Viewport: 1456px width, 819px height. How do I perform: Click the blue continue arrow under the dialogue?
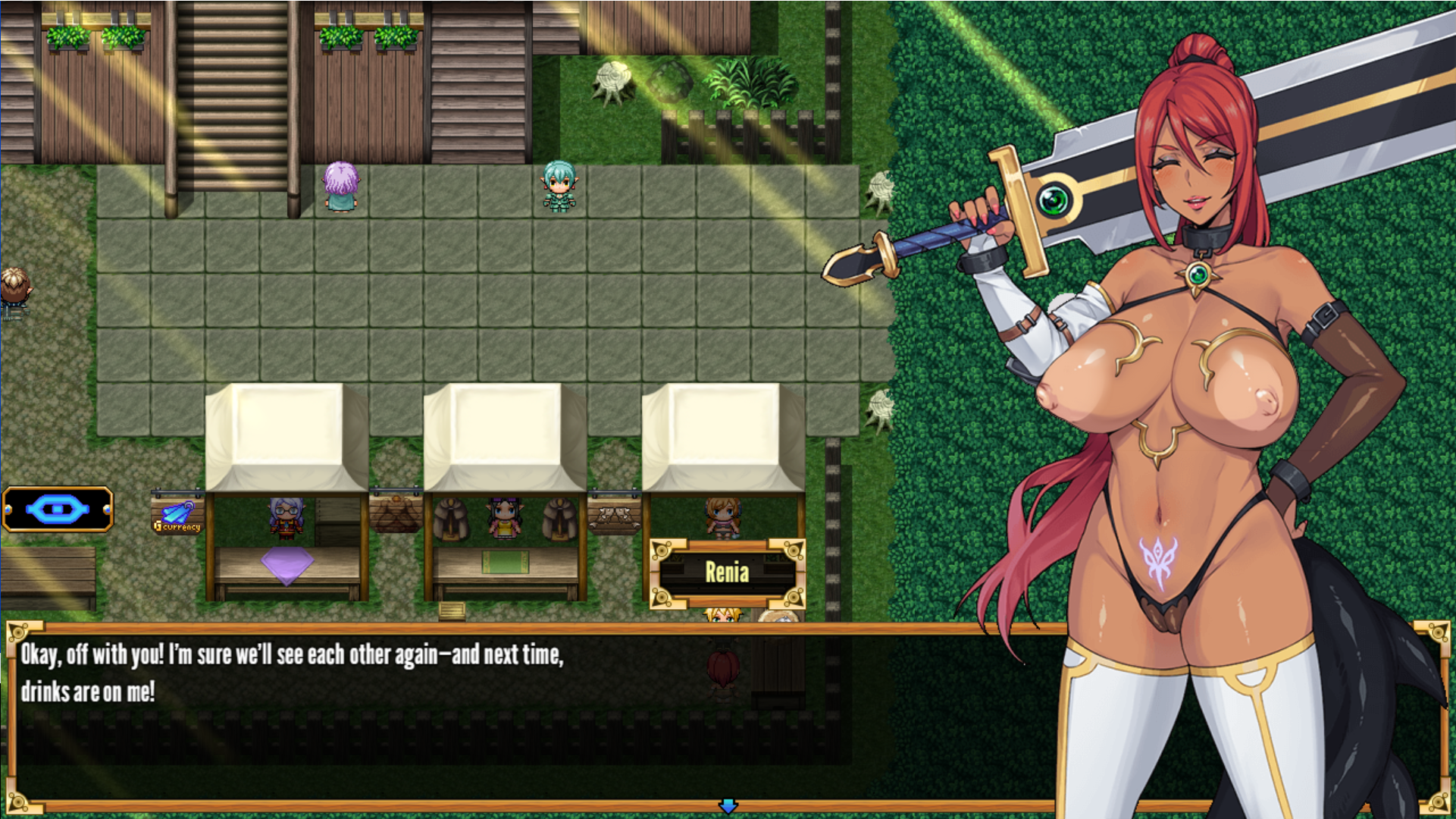point(728,806)
